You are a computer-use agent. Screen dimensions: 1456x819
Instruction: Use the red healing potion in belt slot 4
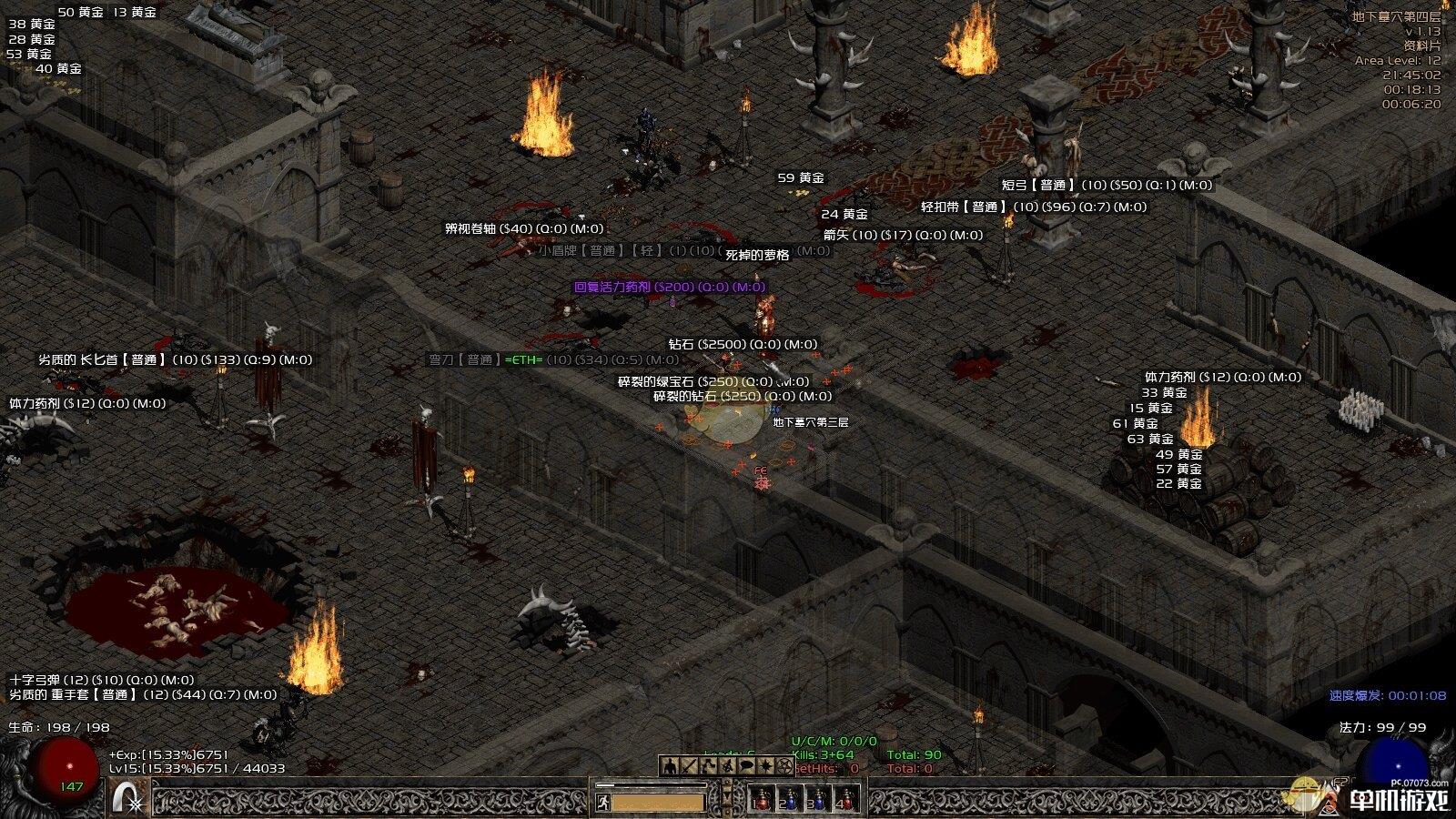pyautogui.click(x=845, y=800)
